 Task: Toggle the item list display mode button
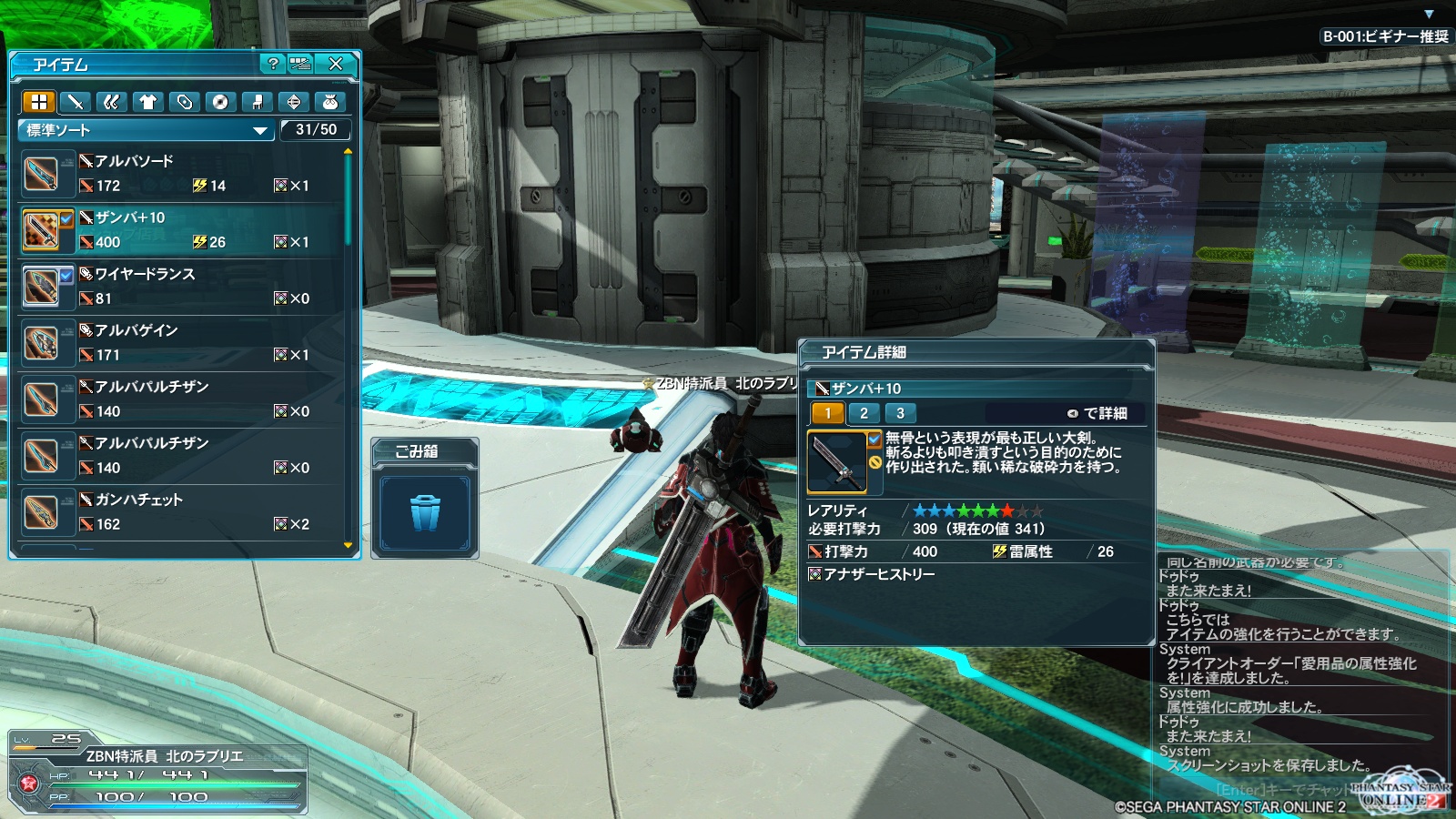[300, 64]
